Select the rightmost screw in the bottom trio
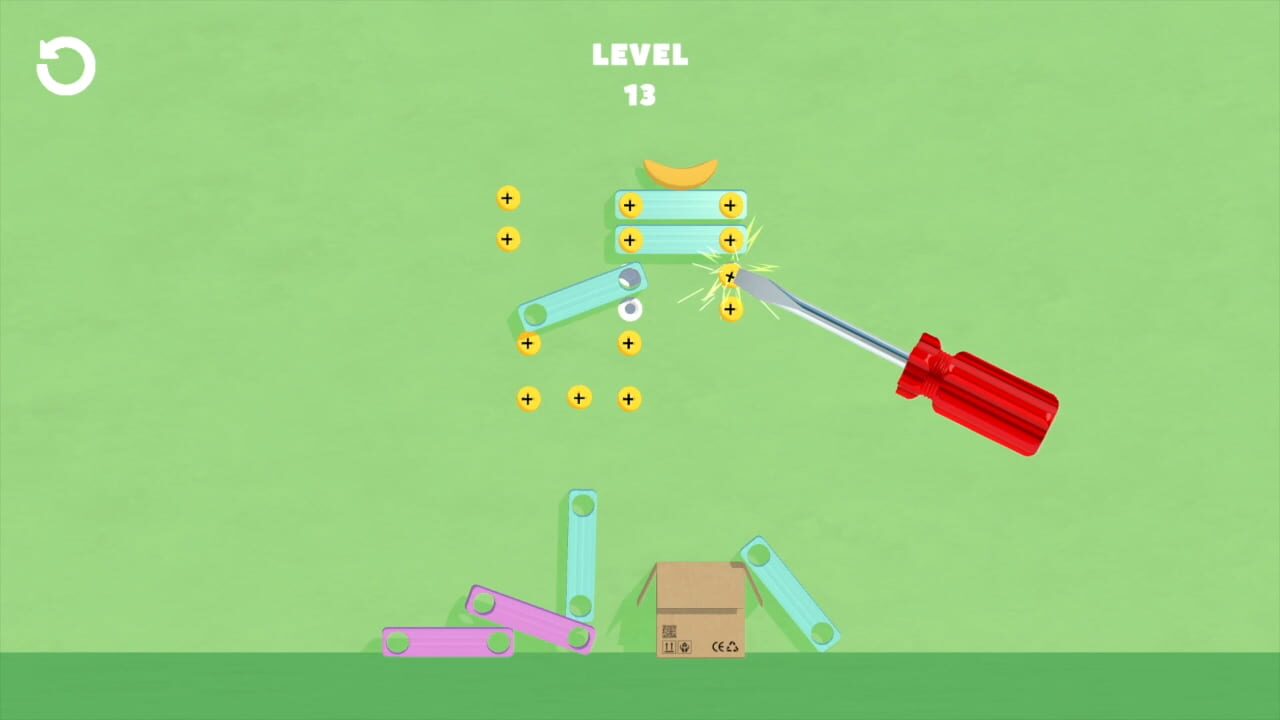 629,398
